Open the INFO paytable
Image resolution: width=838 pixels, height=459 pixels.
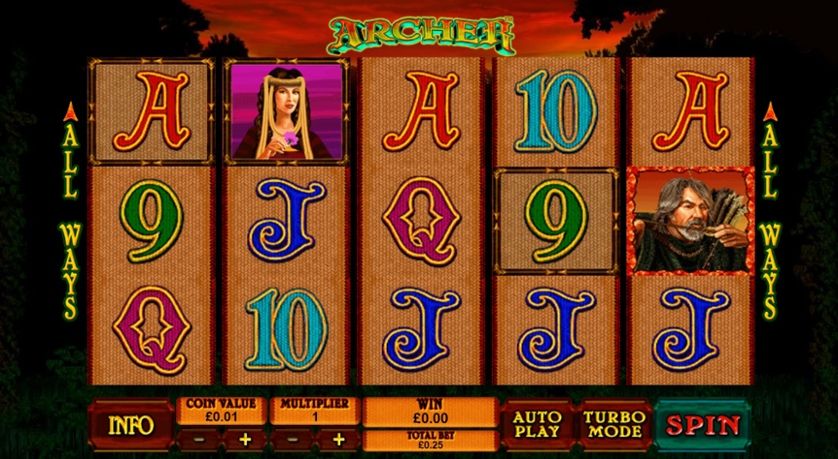click(x=131, y=424)
